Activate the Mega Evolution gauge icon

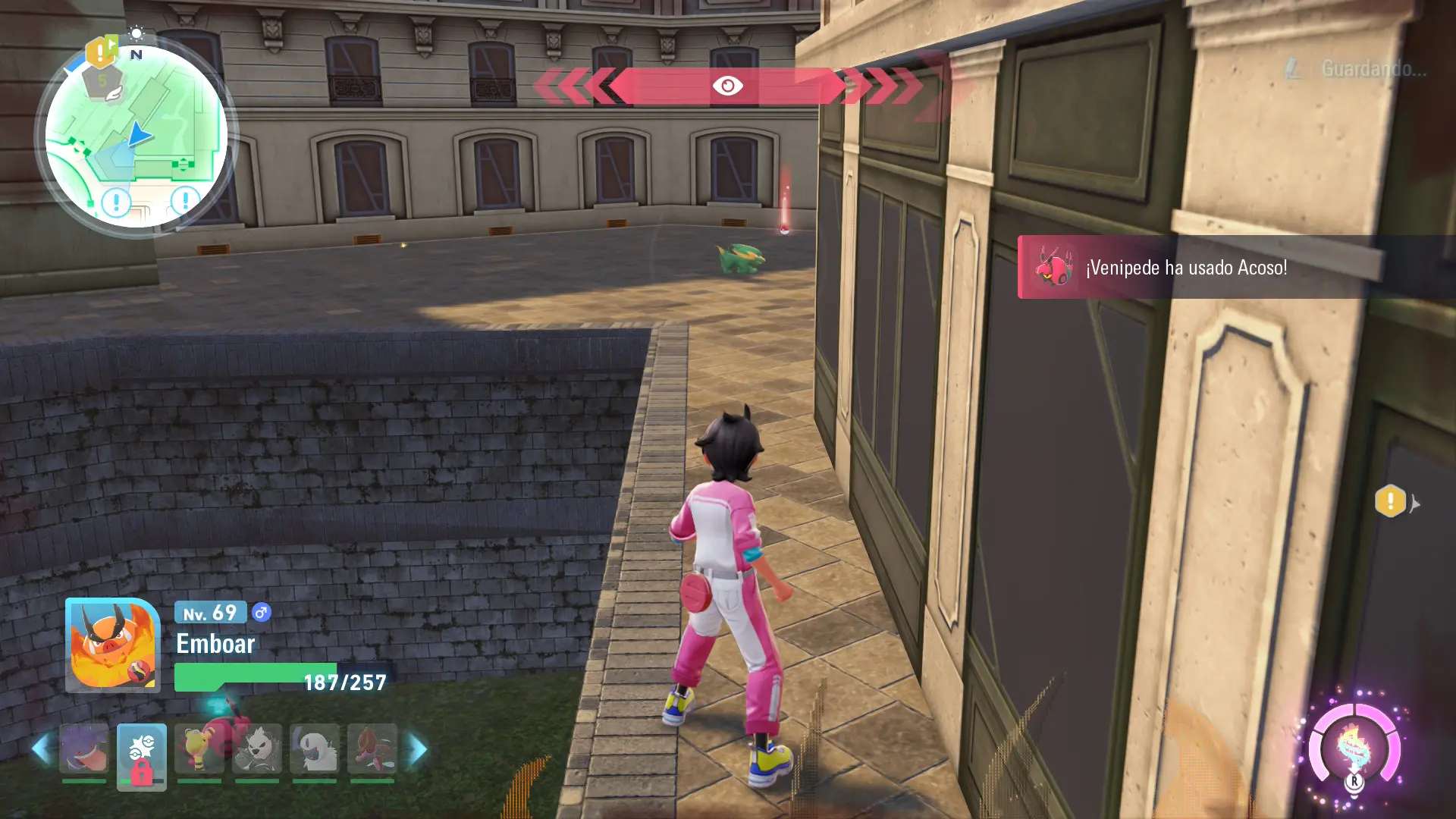pos(1354,748)
